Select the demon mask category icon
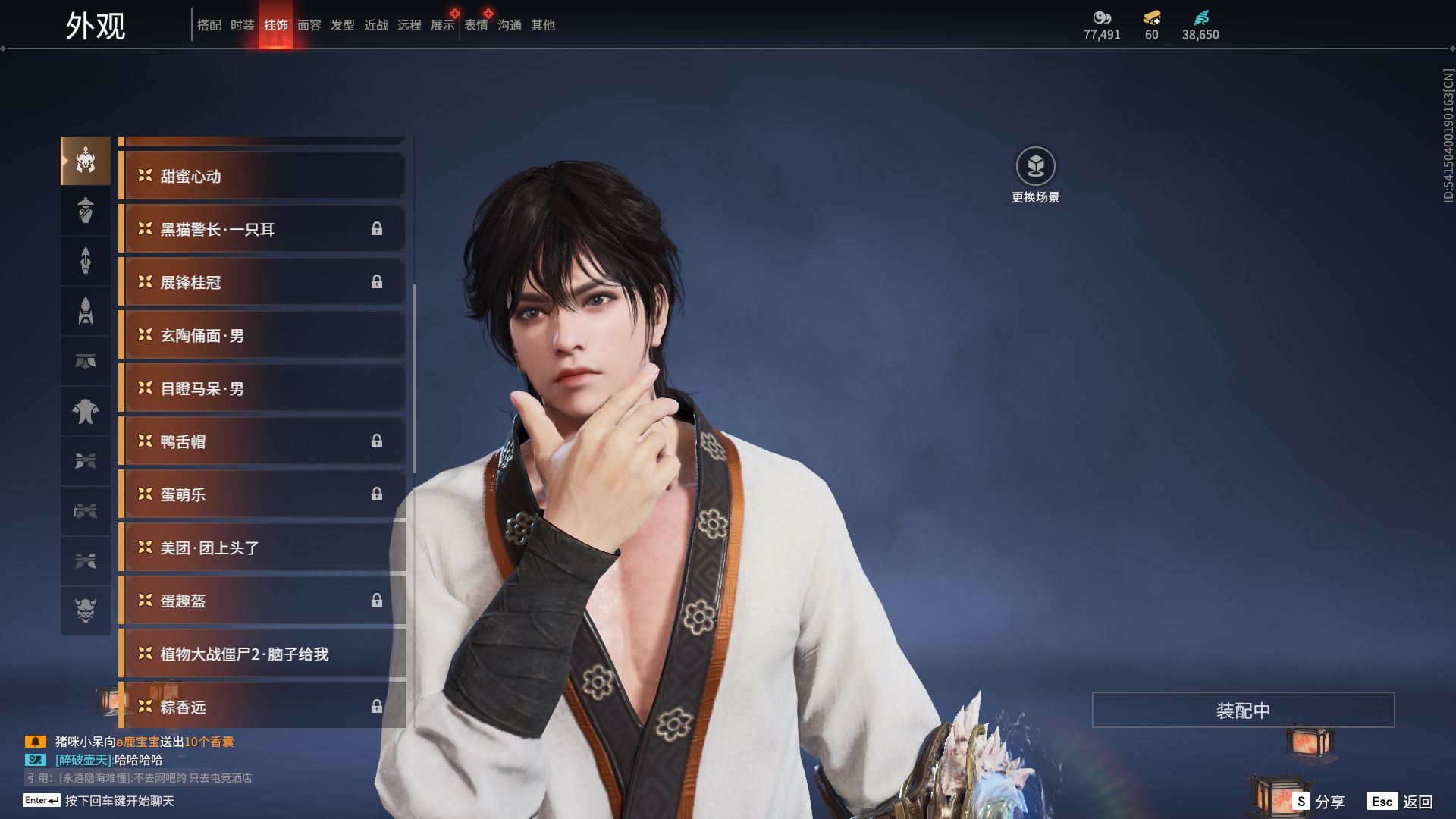This screenshot has width=1456, height=819. coord(86,610)
